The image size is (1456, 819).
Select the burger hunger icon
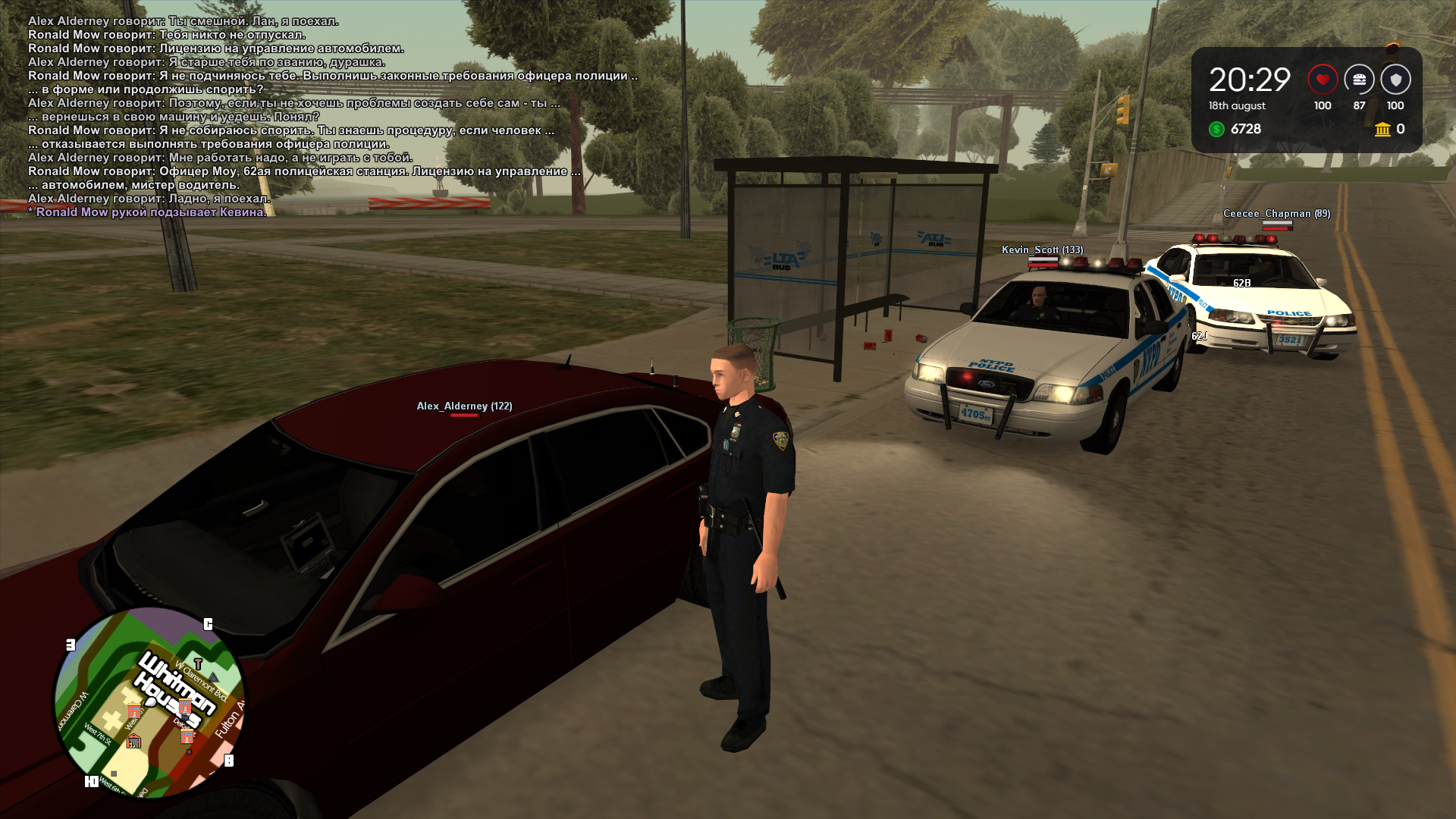point(1359,80)
